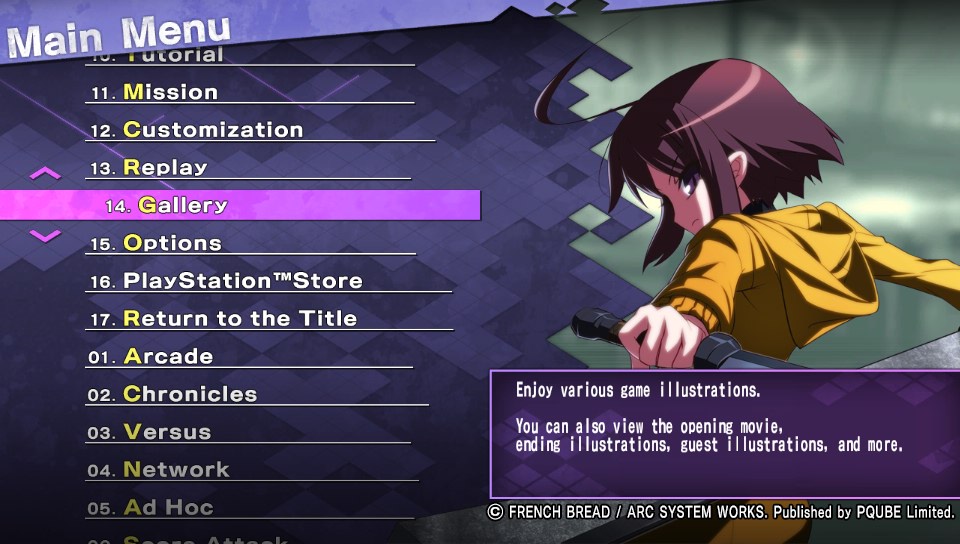Enter Versus mode

coord(167,433)
